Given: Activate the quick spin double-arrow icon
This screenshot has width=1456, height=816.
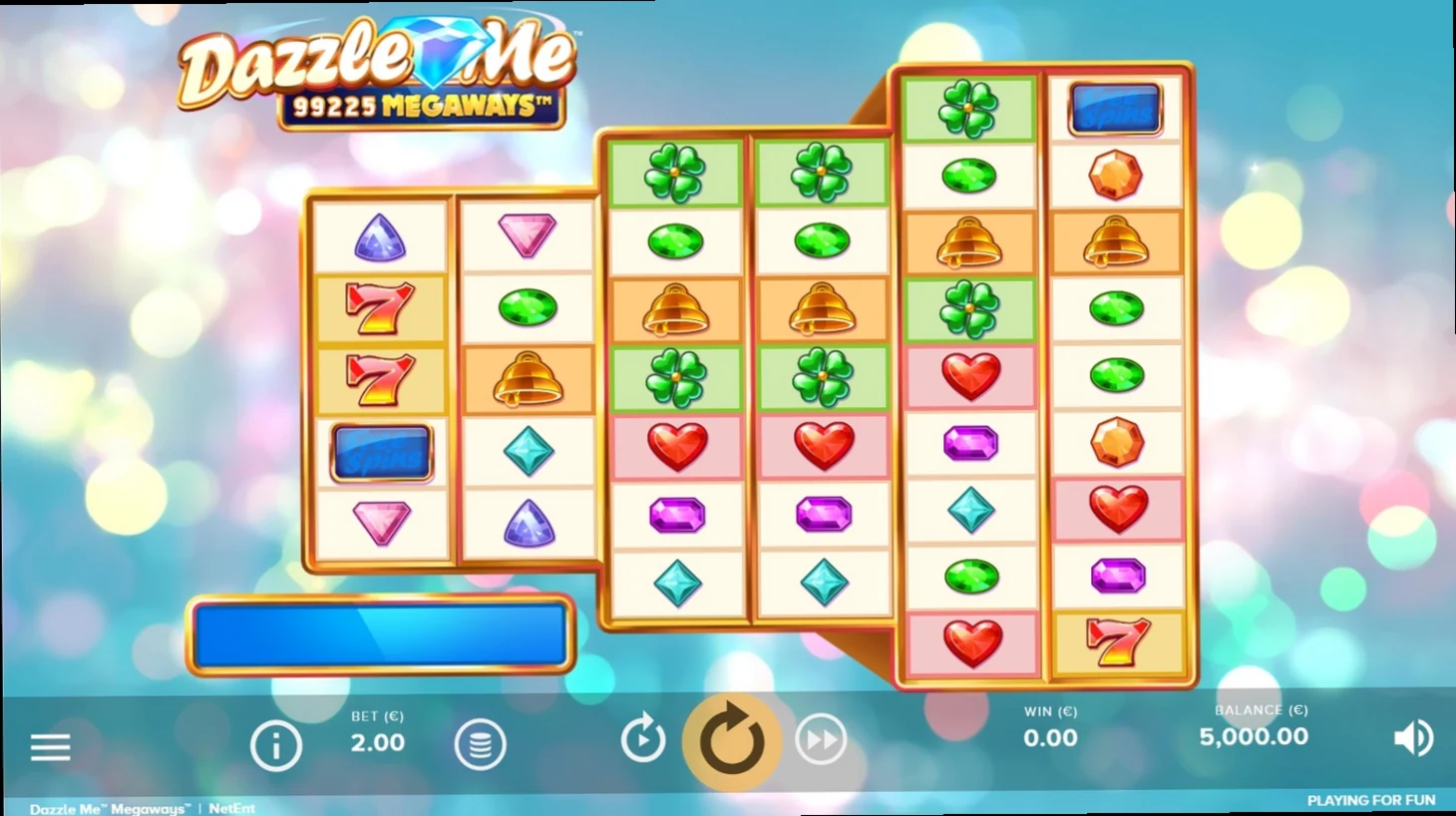Looking at the screenshot, I should [x=821, y=739].
